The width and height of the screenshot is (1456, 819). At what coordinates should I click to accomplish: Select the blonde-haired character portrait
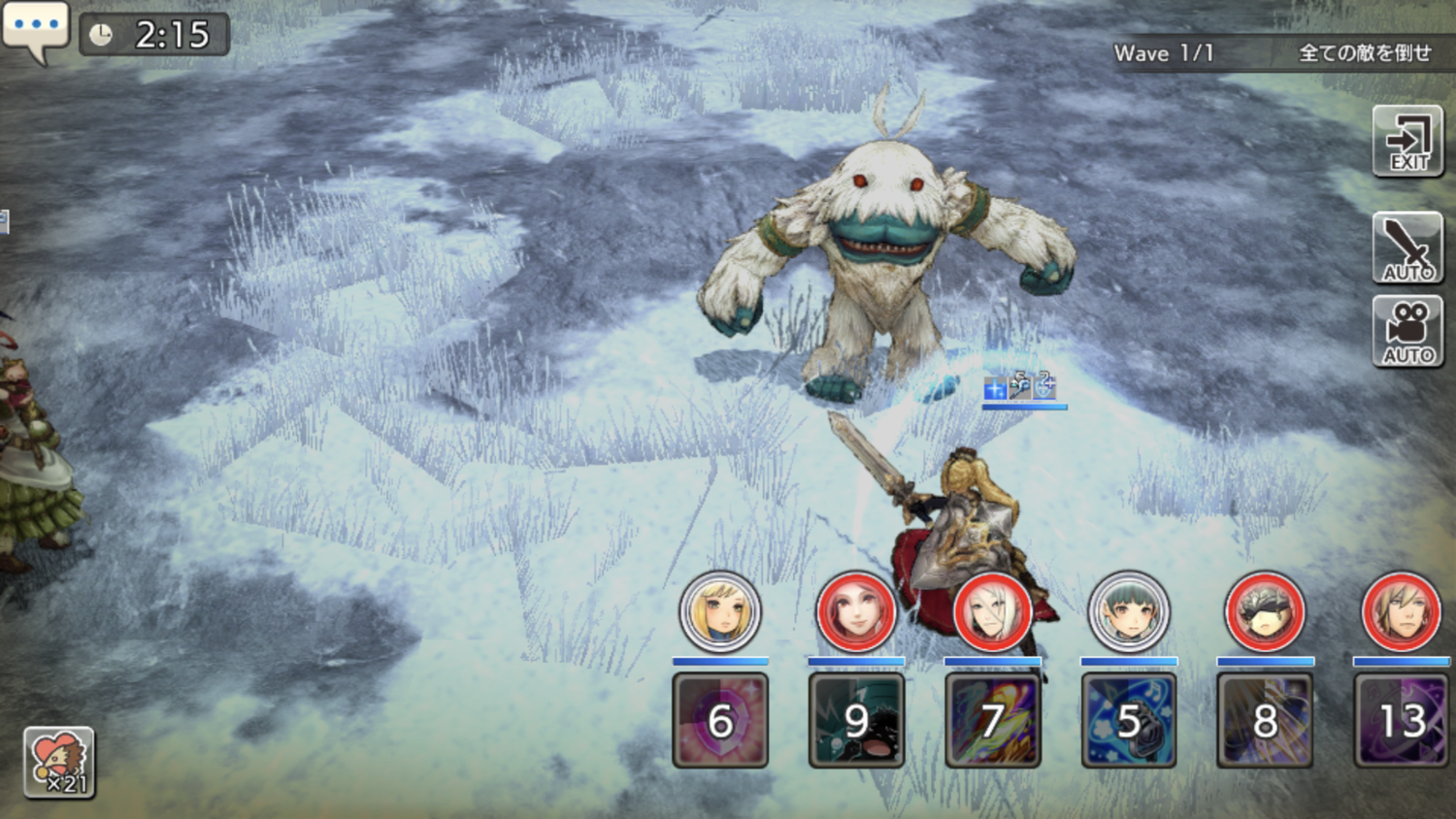pyautogui.click(x=719, y=611)
